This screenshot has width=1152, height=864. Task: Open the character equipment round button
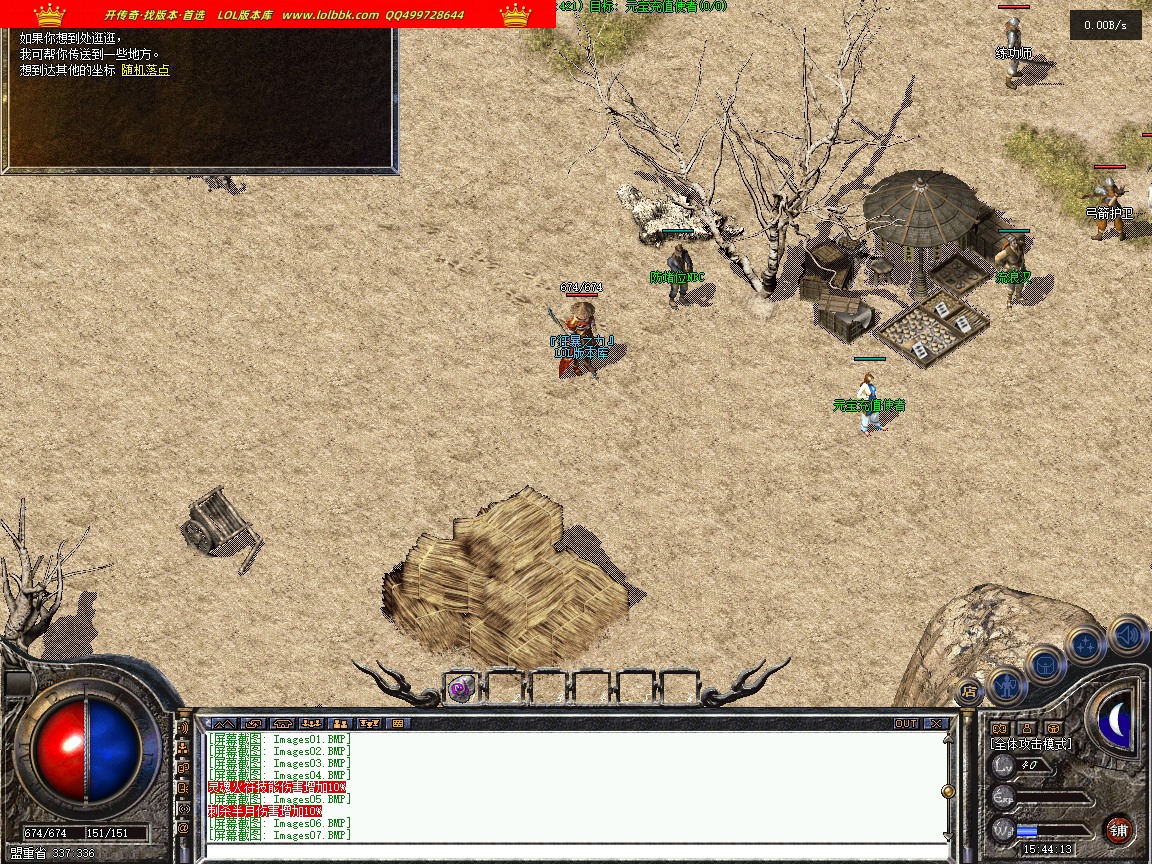point(1004,686)
